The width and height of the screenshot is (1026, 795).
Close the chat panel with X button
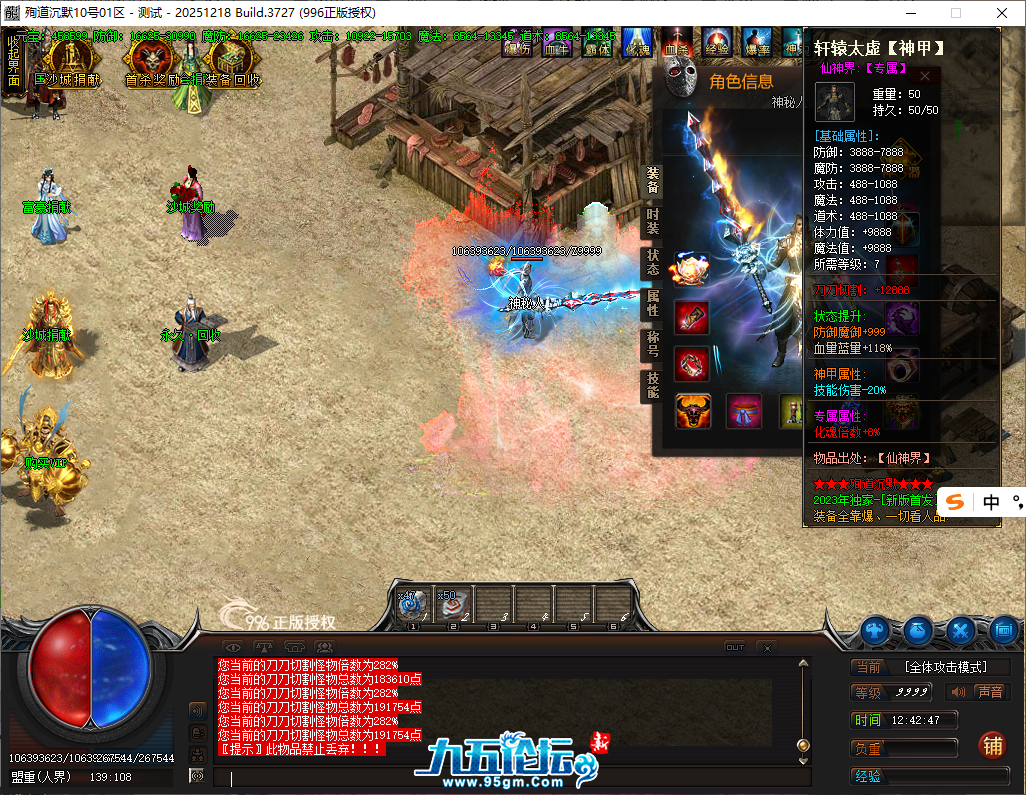(x=767, y=648)
